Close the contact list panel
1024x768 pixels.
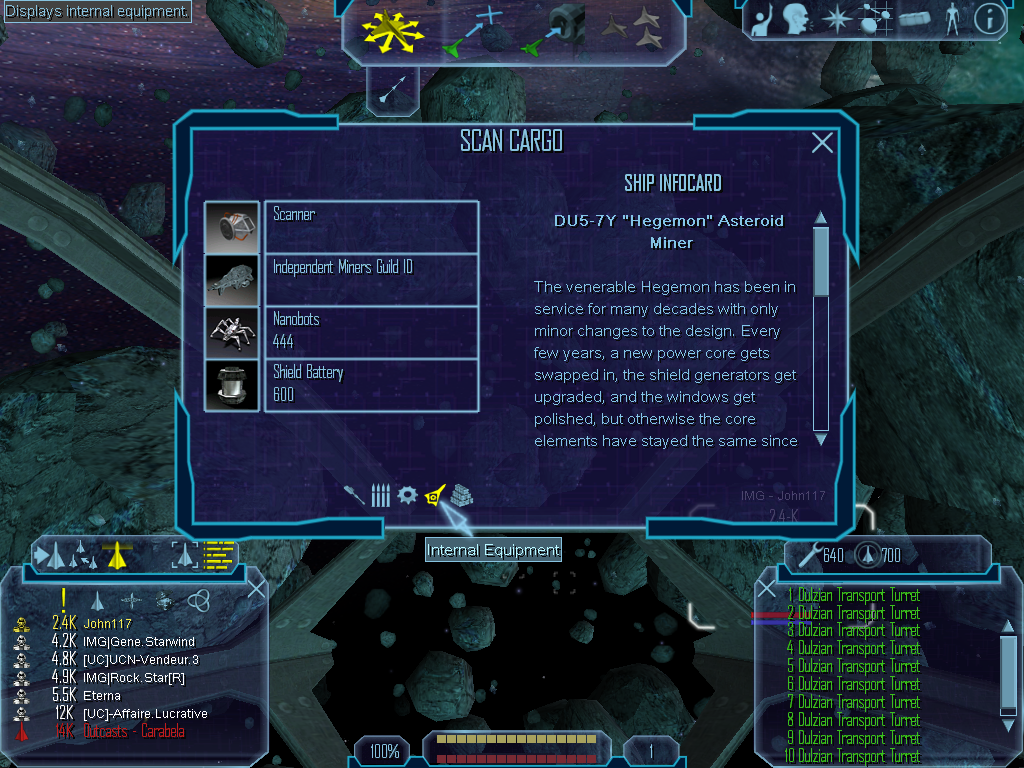(x=256, y=589)
